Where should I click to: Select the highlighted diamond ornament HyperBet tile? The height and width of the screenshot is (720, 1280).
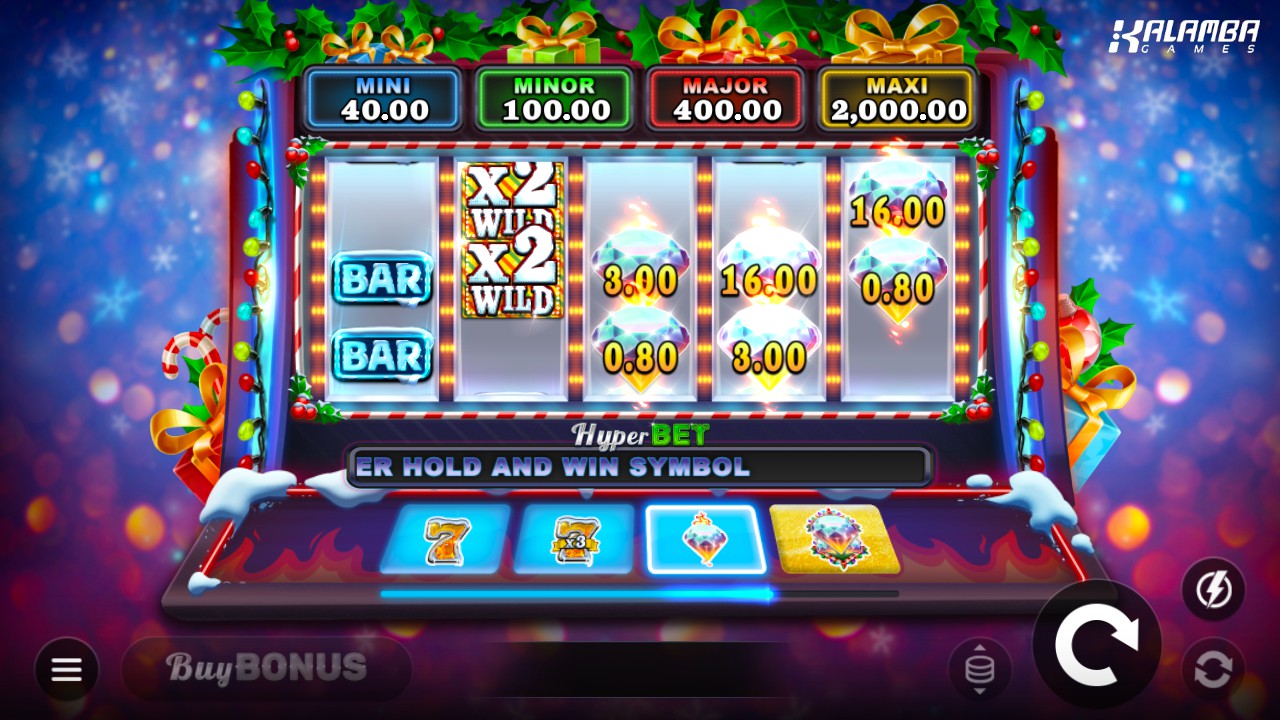click(705, 540)
